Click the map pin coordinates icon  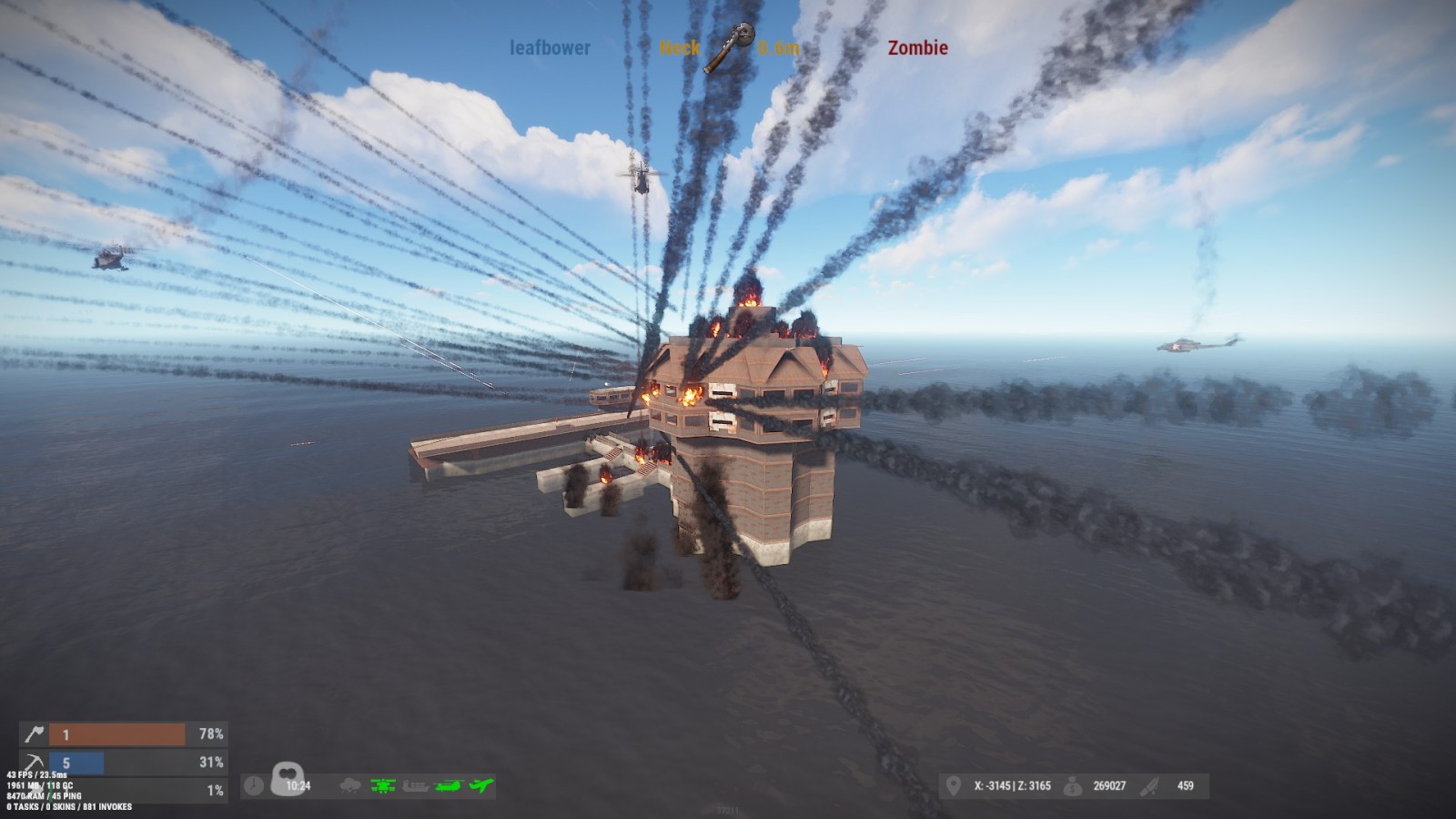[x=954, y=785]
